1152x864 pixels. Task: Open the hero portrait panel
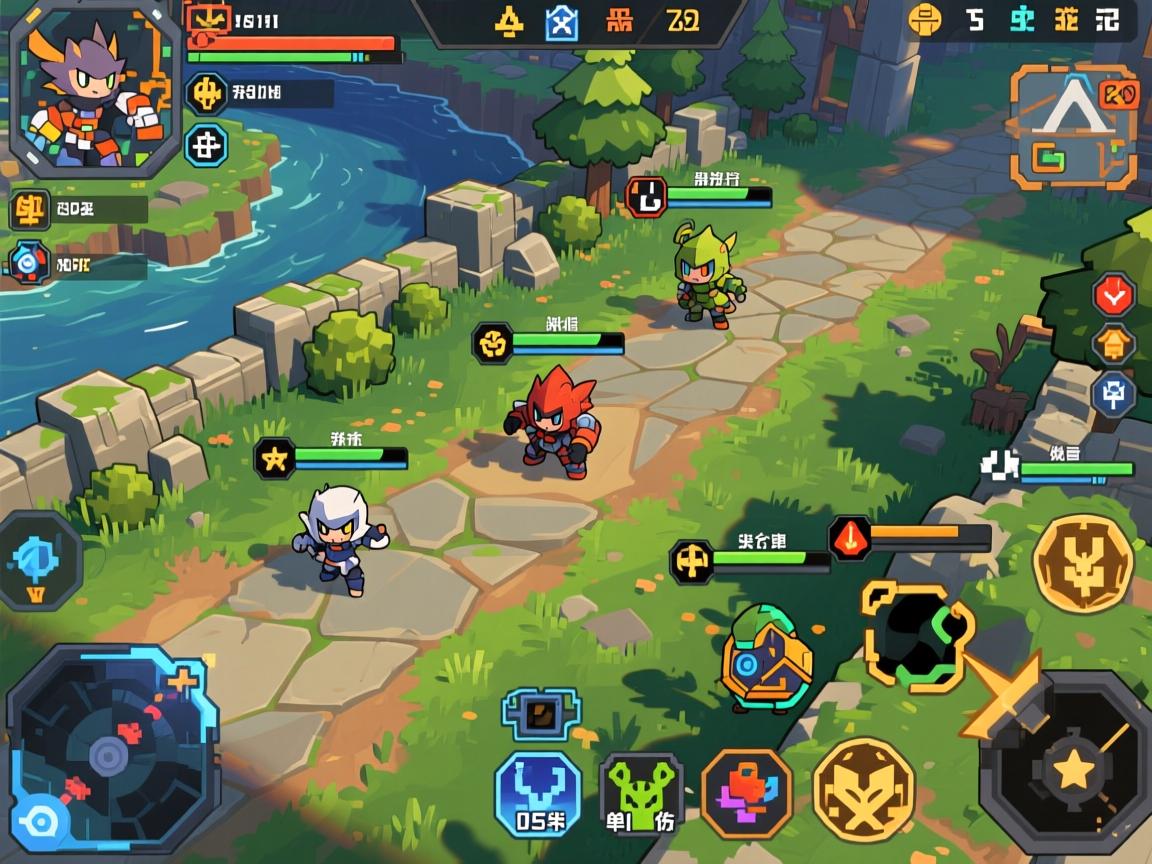pyautogui.click(x=95, y=88)
